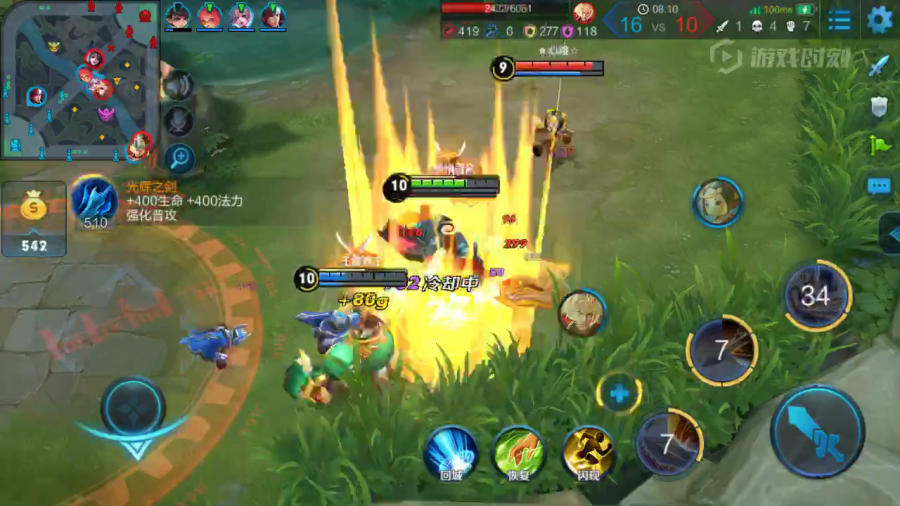This screenshot has height=506, width=900.
Task: Send the green flag gather signal
Action: tap(879, 145)
